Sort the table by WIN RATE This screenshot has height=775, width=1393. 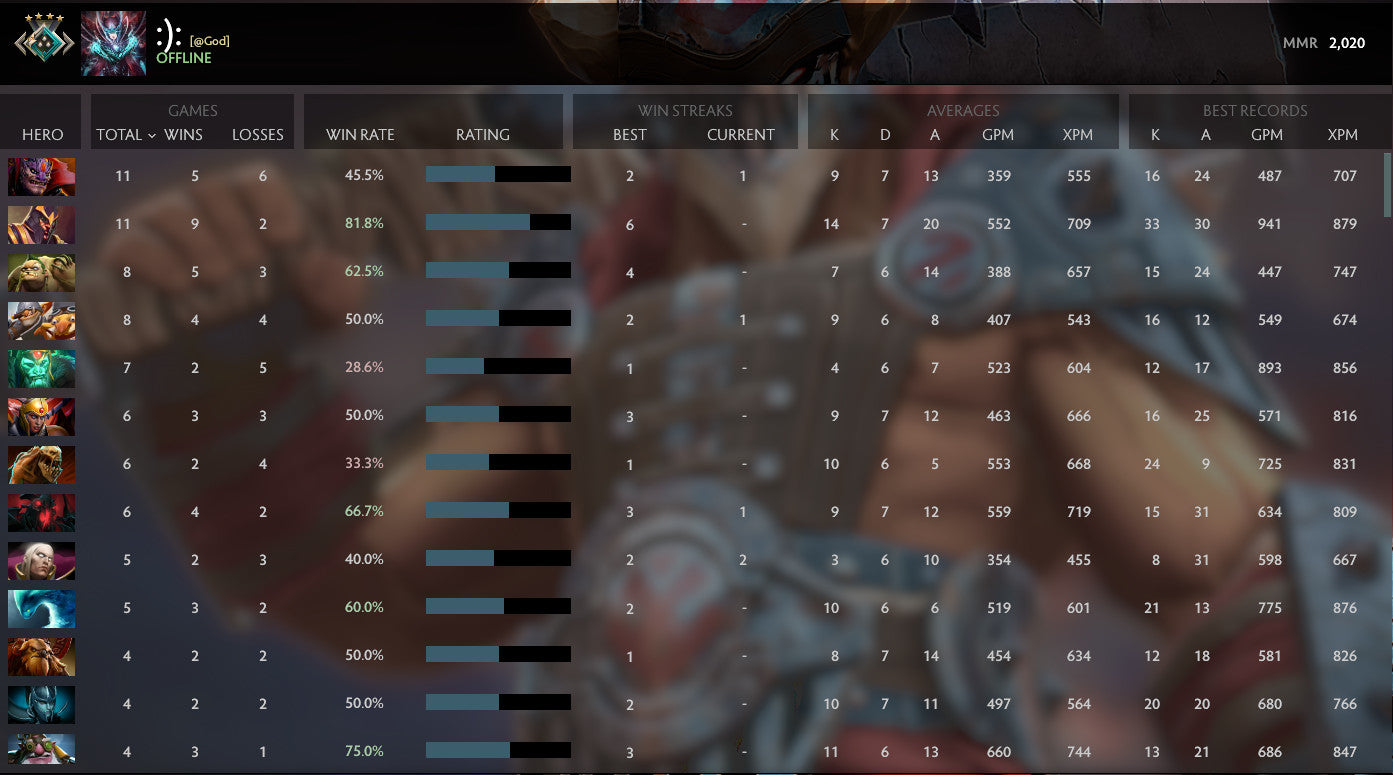point(359,134)
